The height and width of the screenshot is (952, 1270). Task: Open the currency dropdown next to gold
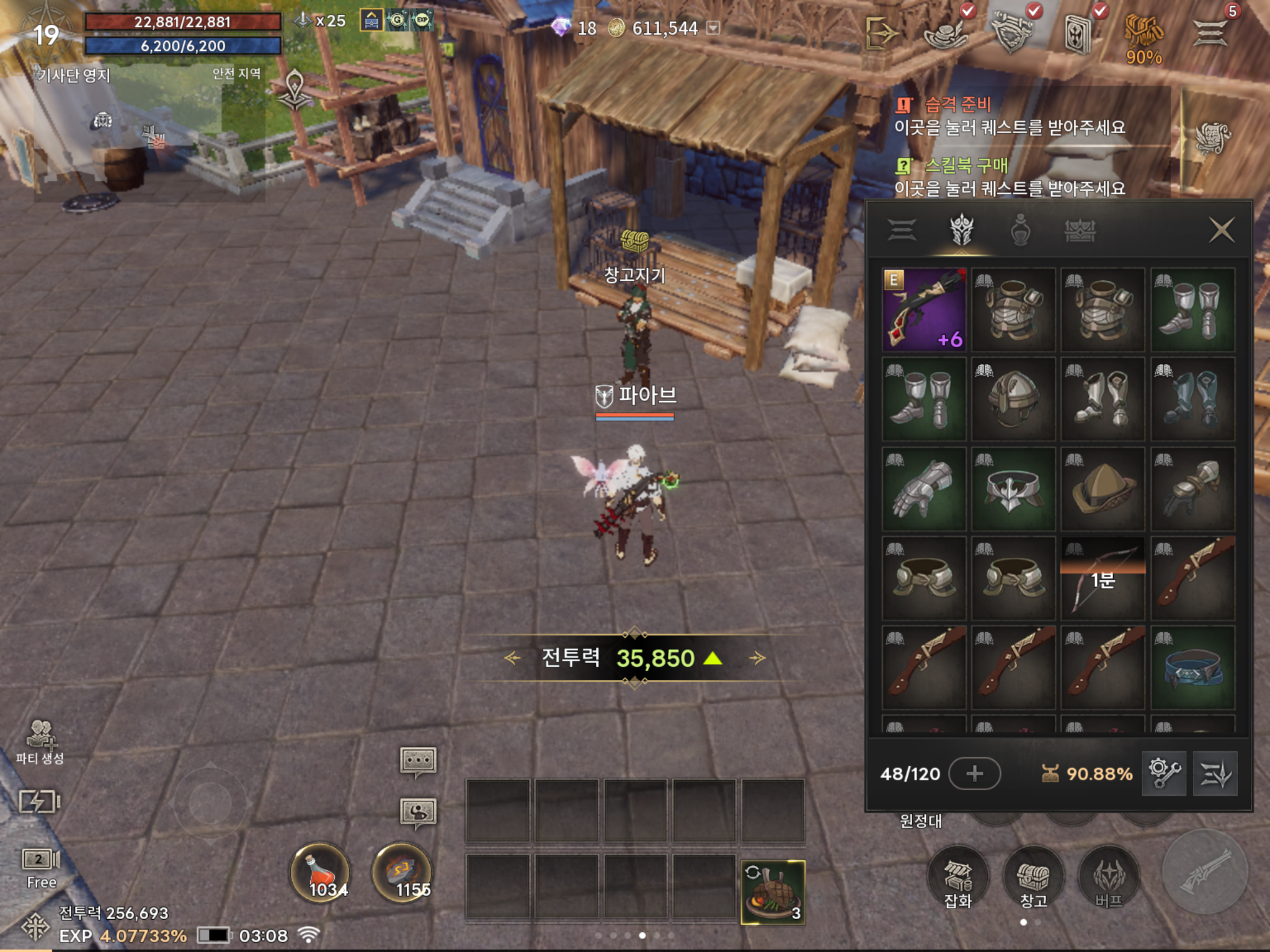(714, 28)
